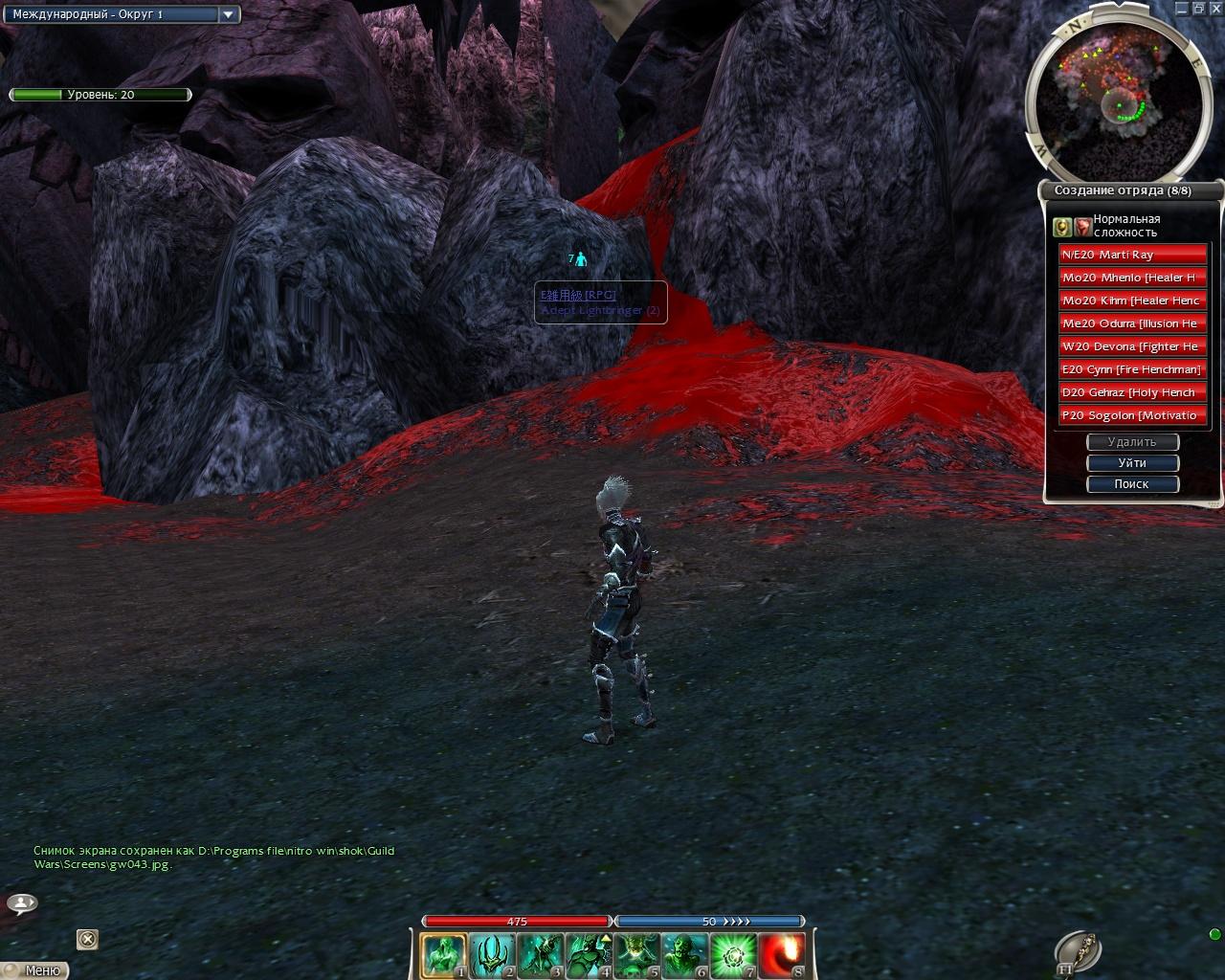Select henchman Devona in the party list

1132,346
